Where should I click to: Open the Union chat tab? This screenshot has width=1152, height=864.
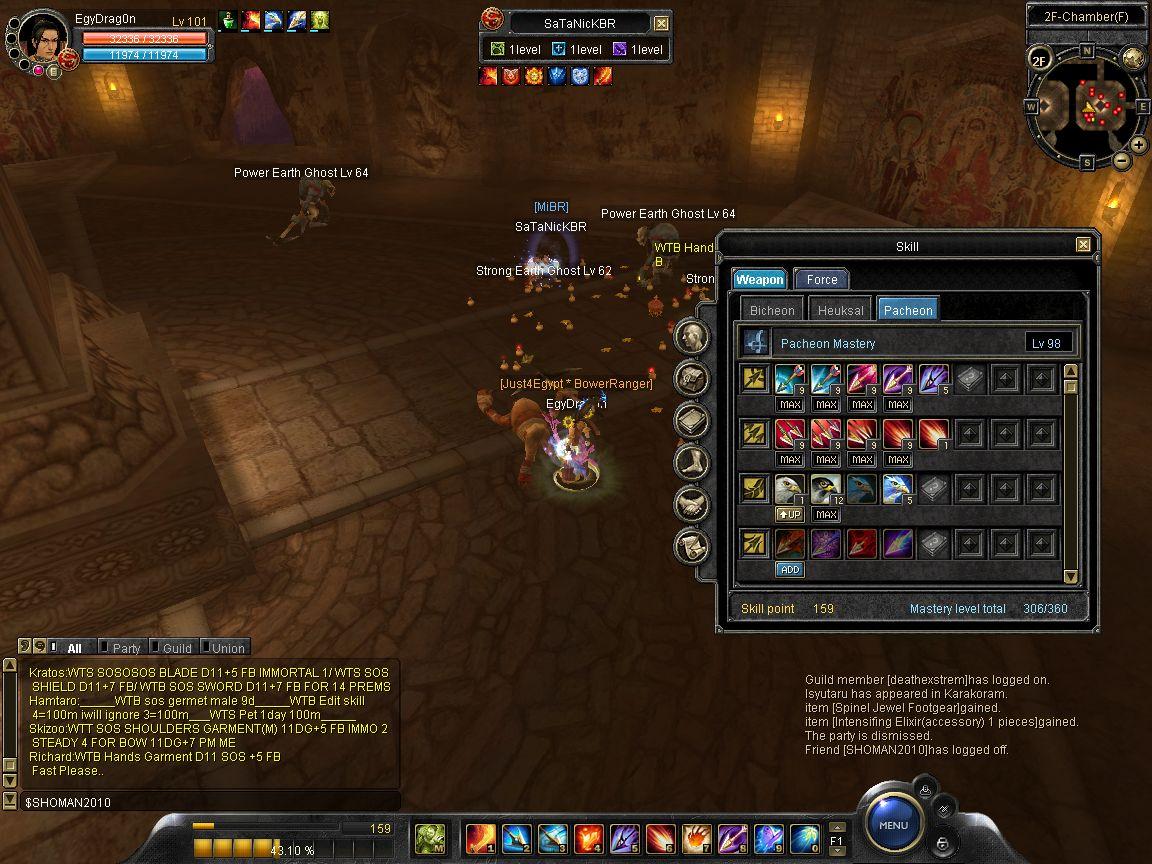click(227, 648)
